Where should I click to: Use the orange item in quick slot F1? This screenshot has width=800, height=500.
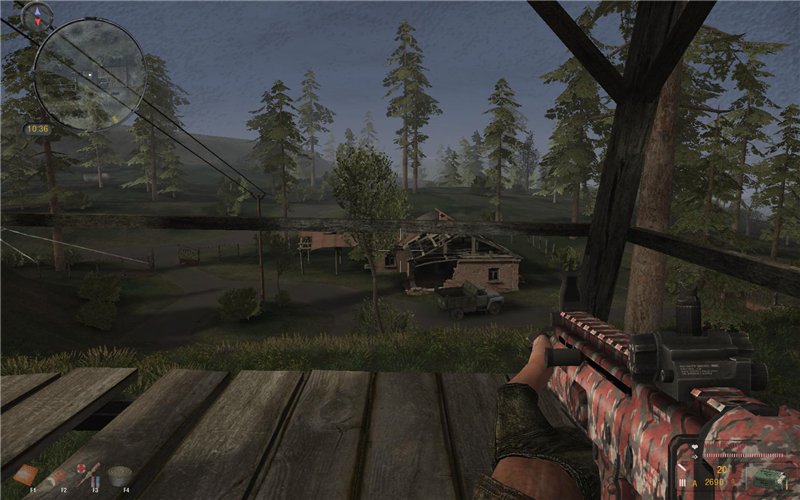point(26,474)
